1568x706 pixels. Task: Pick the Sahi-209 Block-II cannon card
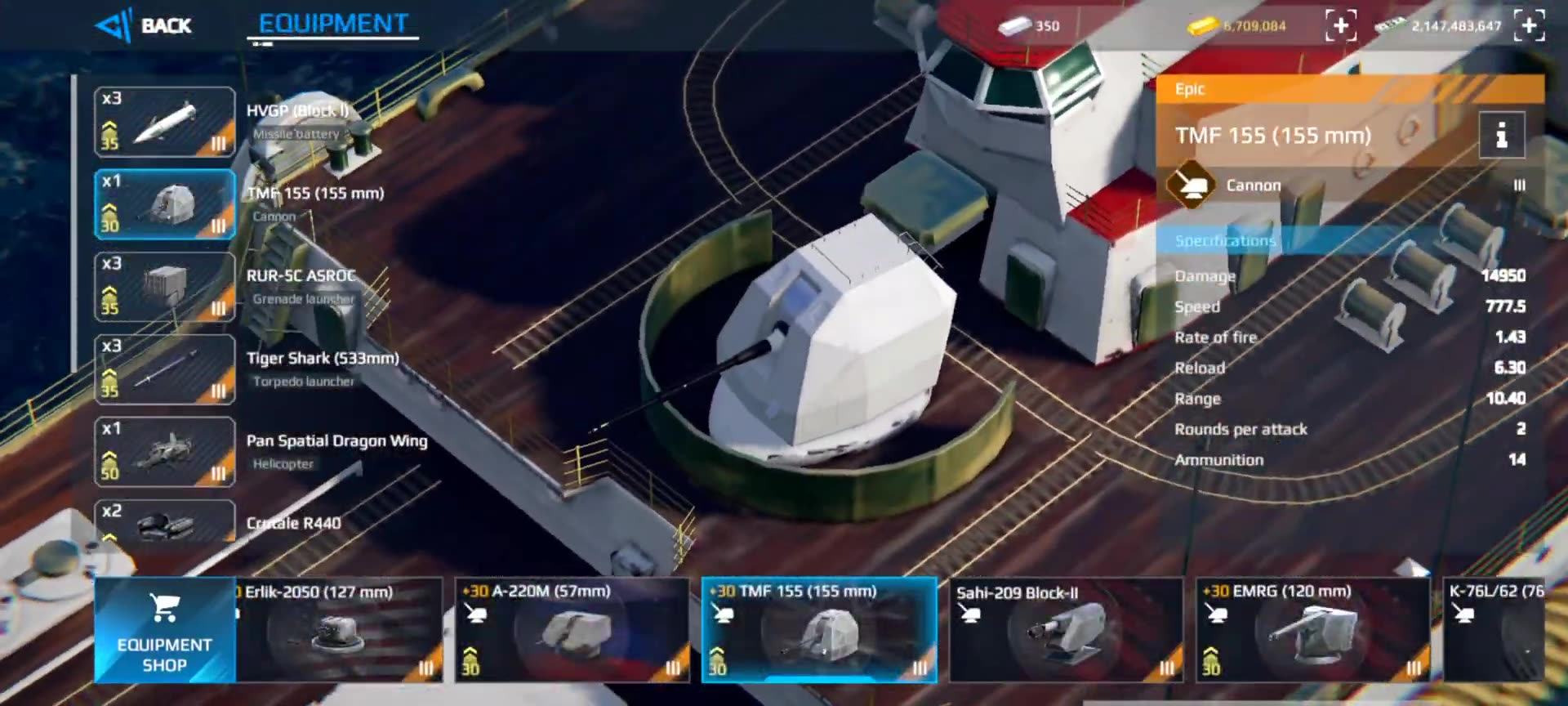tap(1066, 630)
